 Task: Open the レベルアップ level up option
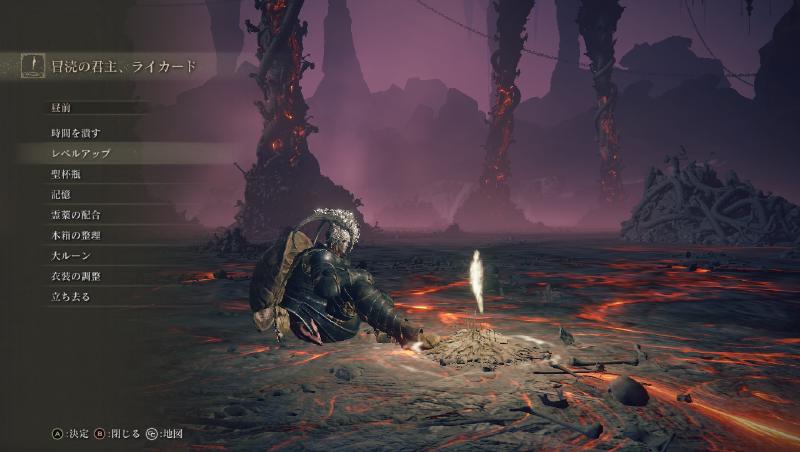(80, 153)
